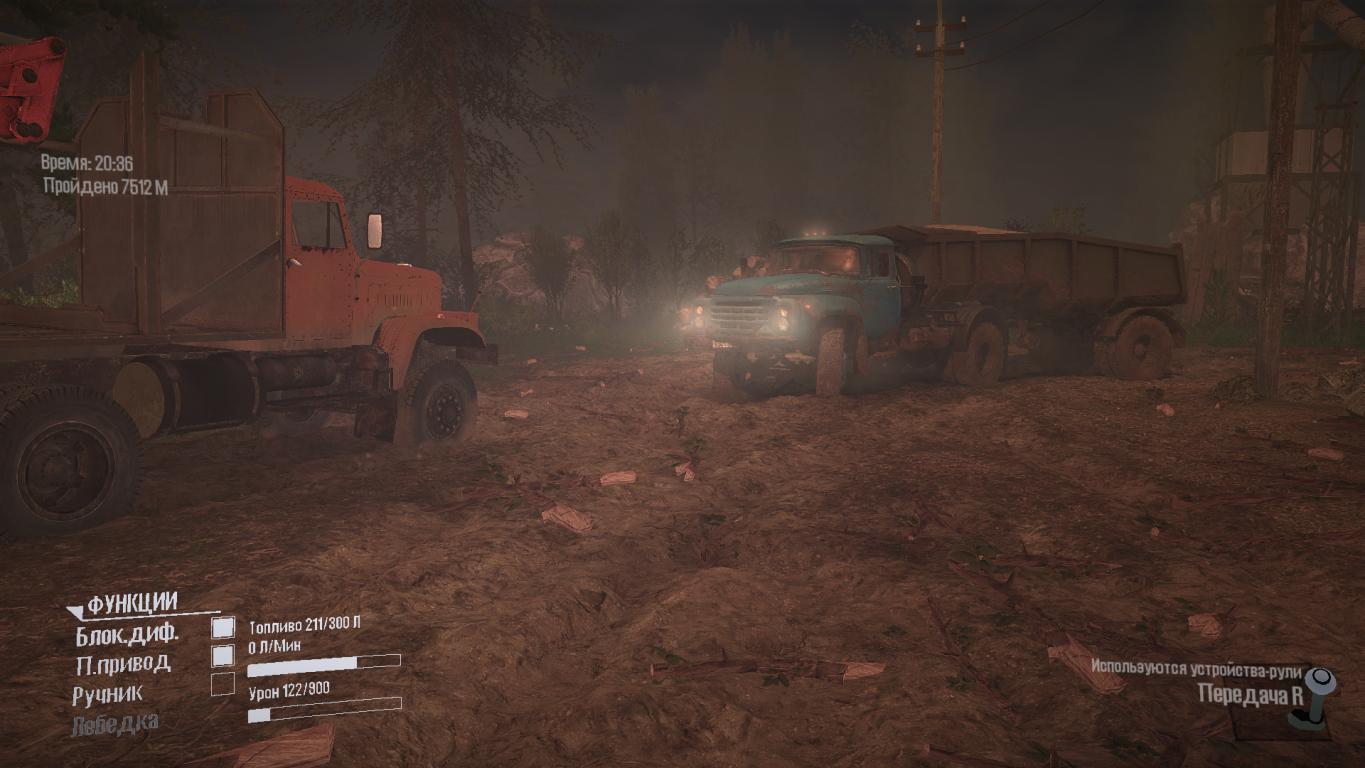Viewport: 1365px width, 768px height.
Task: Toggle the Блок.диф. differential lock checkbox
Action: [223, 627]
